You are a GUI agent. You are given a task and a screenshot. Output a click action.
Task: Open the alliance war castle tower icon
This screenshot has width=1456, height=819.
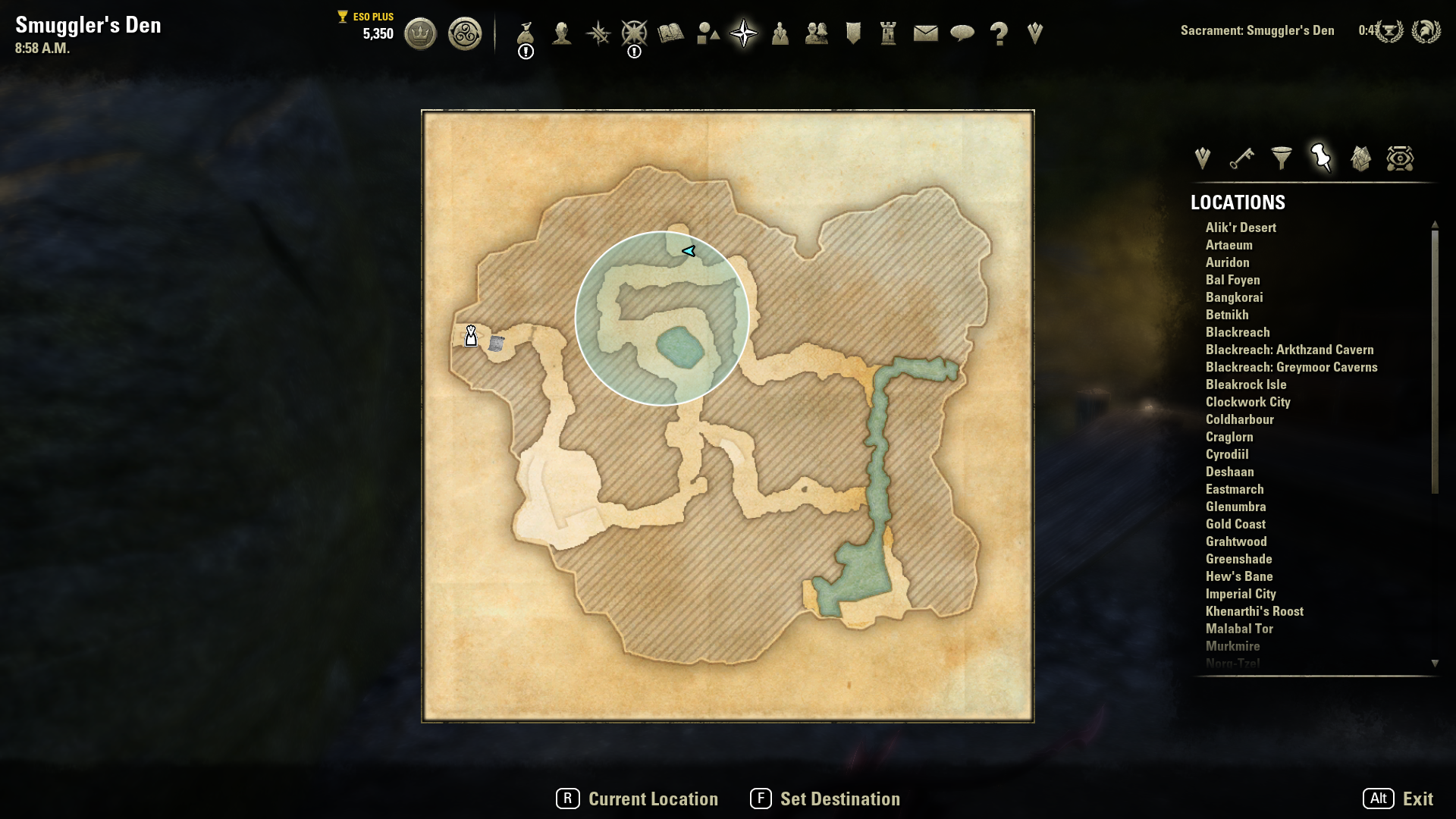[x=888, y=33]
